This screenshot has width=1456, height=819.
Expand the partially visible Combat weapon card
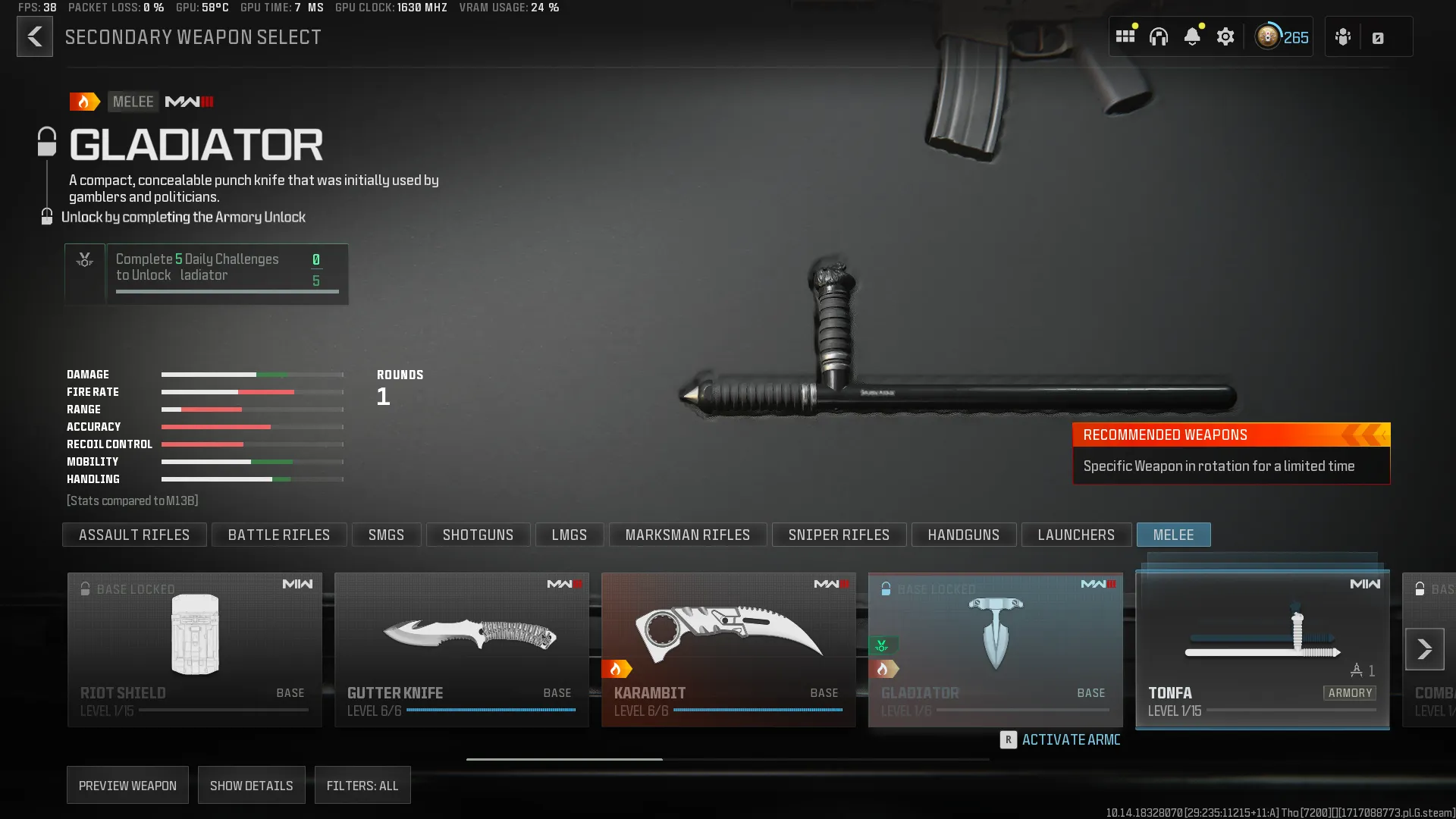coord(1433,649)
